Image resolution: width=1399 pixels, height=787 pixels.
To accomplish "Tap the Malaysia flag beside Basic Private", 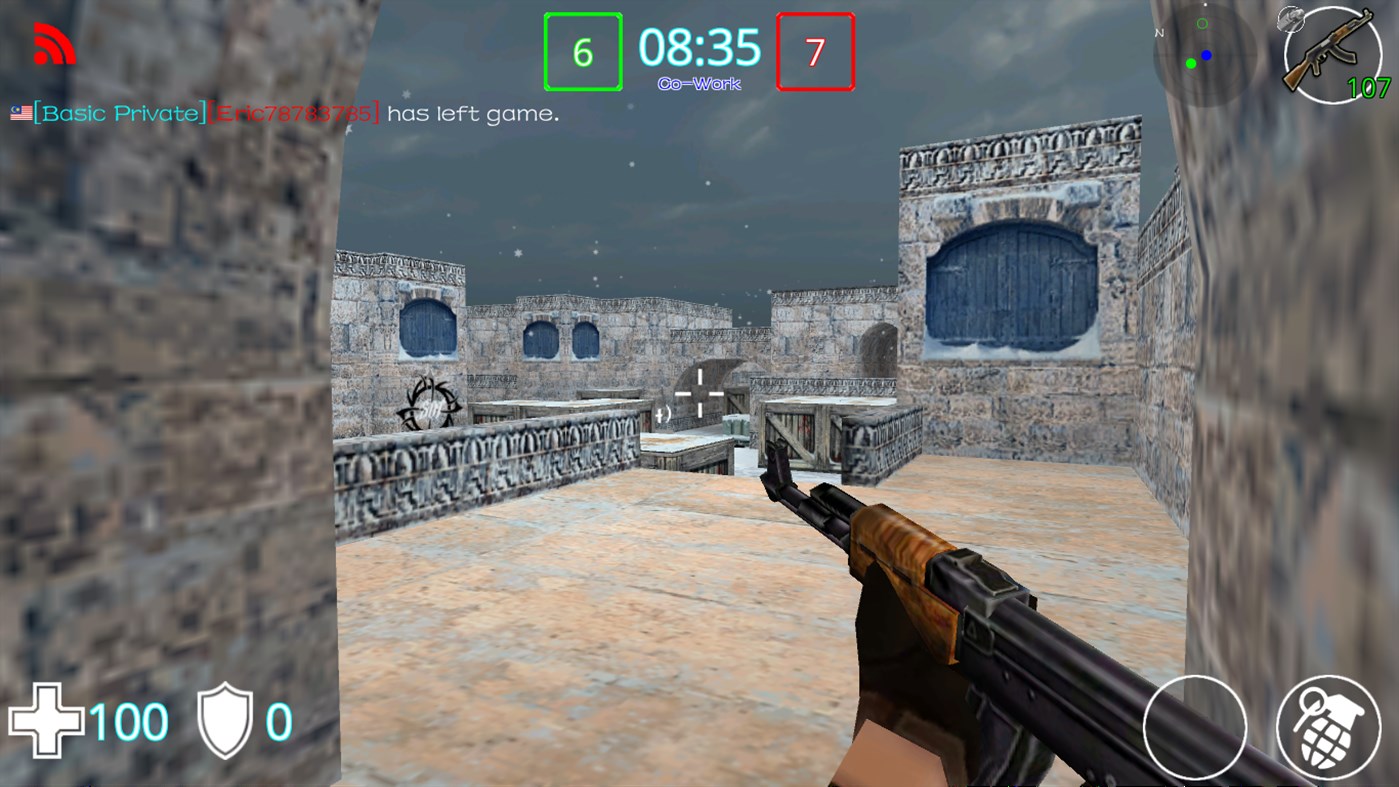I will [x=20, y=113].
